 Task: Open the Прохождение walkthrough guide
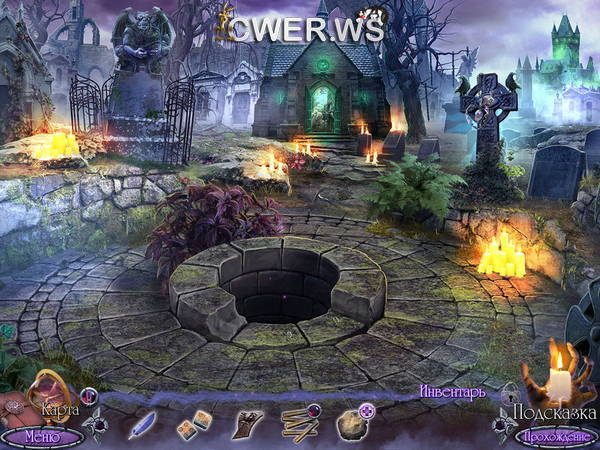[x=555, y=436]
